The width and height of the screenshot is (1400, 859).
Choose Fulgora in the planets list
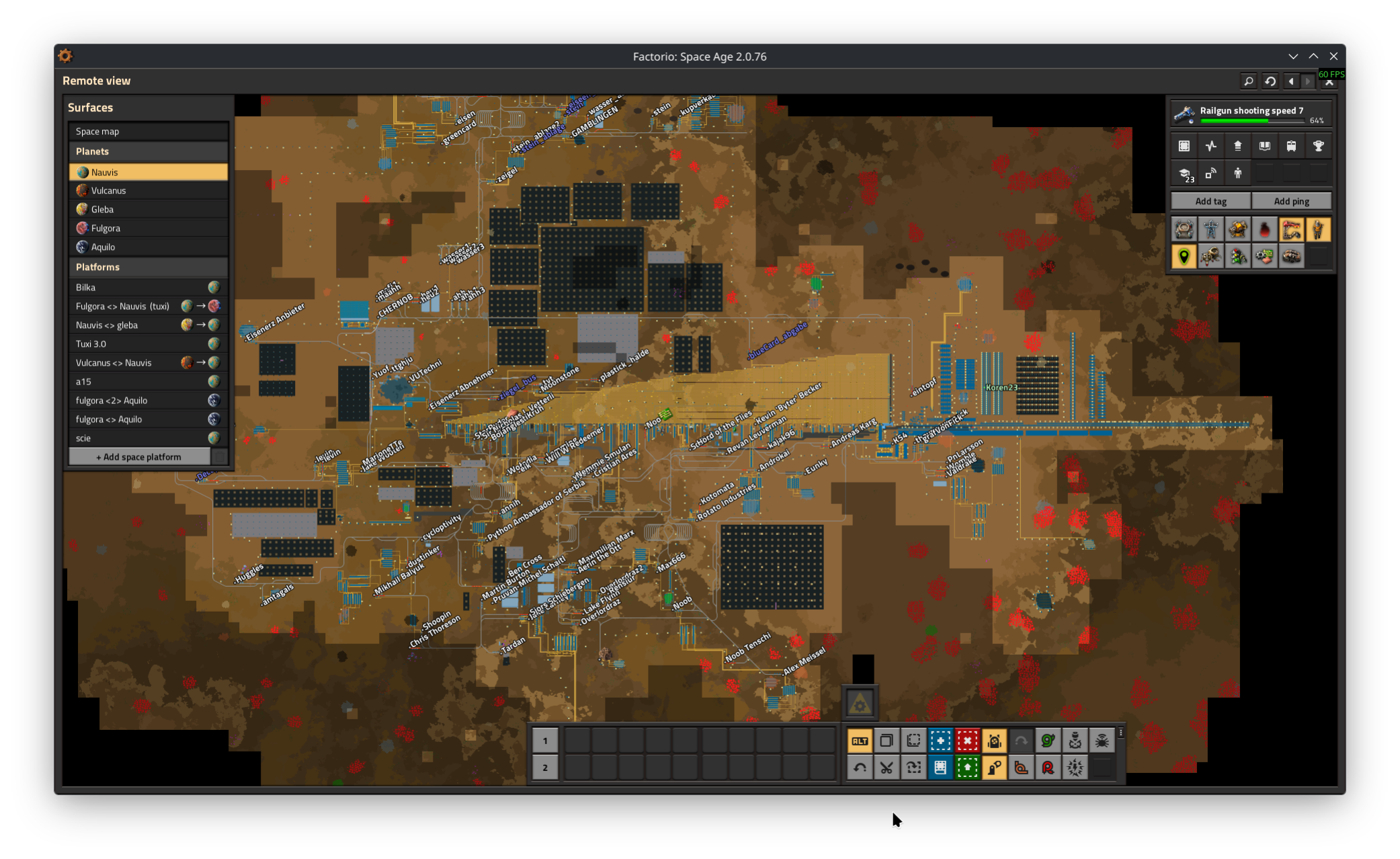point(148,229)
